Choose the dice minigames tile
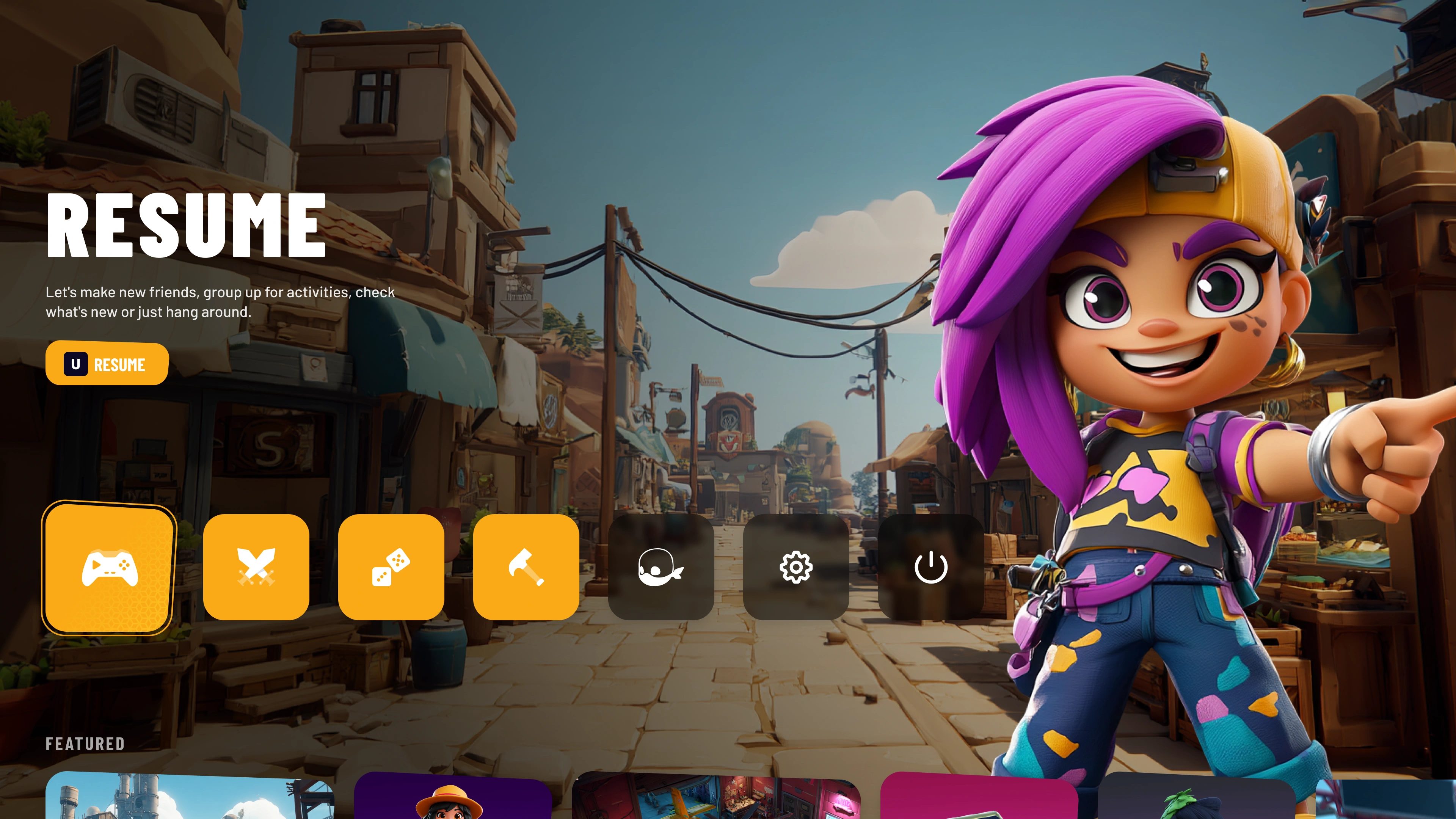Screen dimensions: 1456x819 pyautogui.click(x=391, y=567)
